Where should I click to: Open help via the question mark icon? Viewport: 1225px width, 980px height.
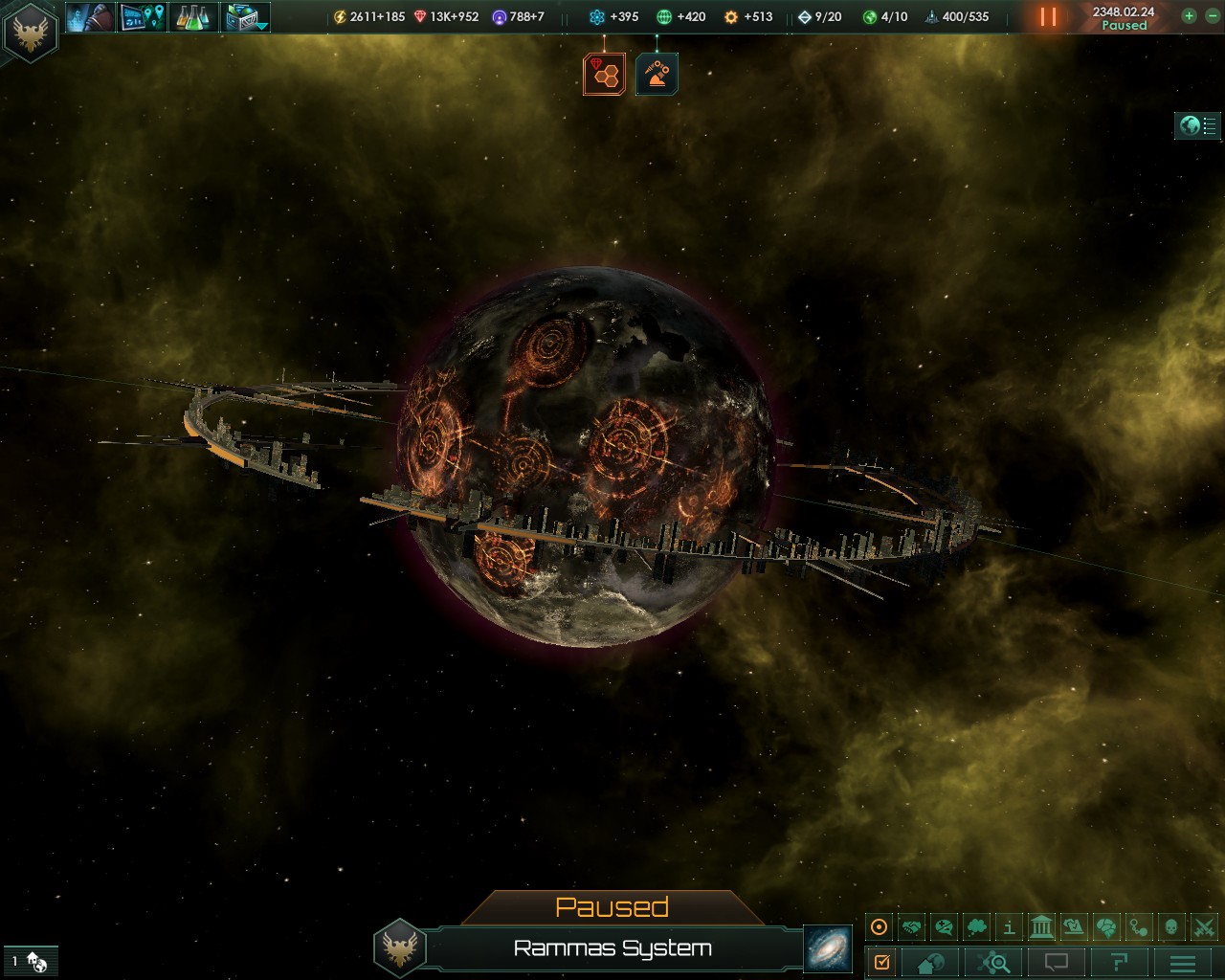click(x=1120, y=963)
